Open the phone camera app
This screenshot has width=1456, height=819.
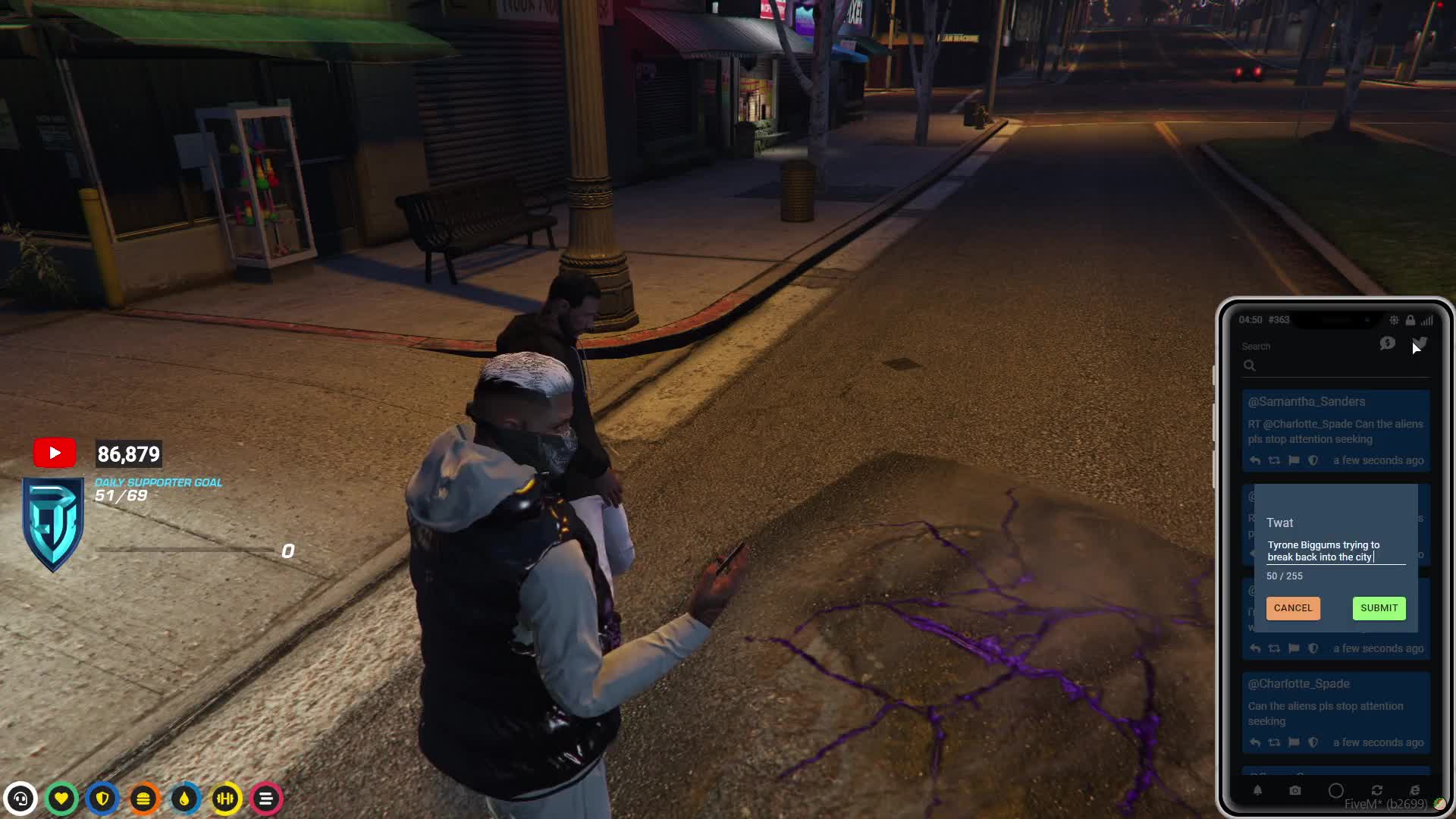point(1295,790)
